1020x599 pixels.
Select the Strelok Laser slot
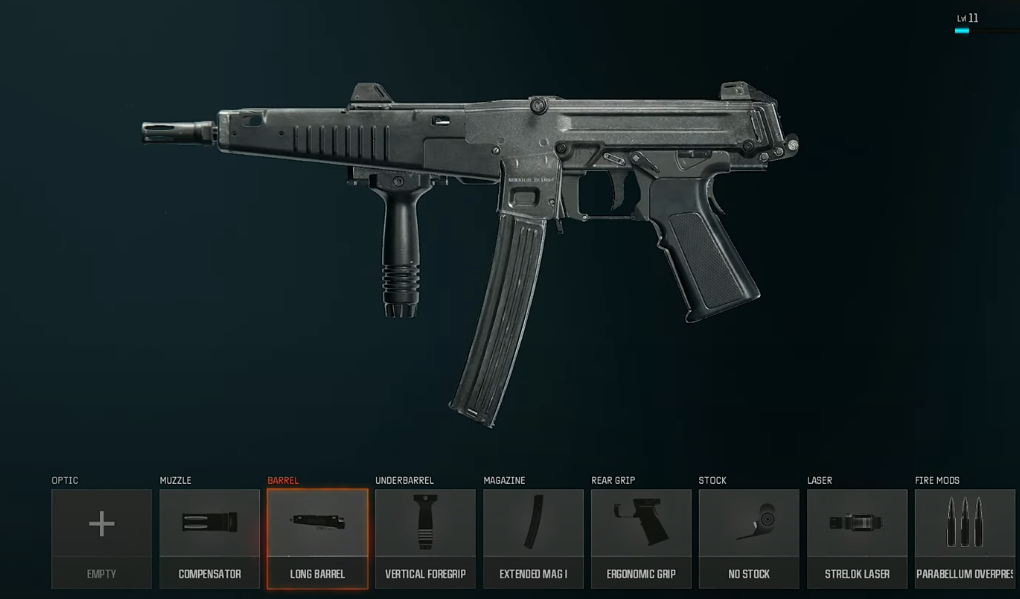(857, 538)
